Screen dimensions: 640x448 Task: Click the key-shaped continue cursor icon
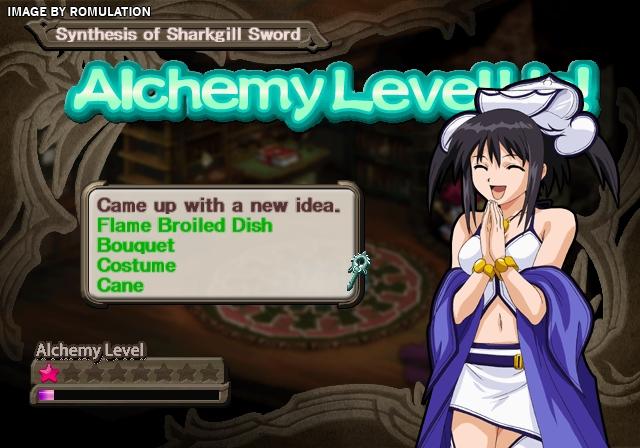click(x=360, y=267)
